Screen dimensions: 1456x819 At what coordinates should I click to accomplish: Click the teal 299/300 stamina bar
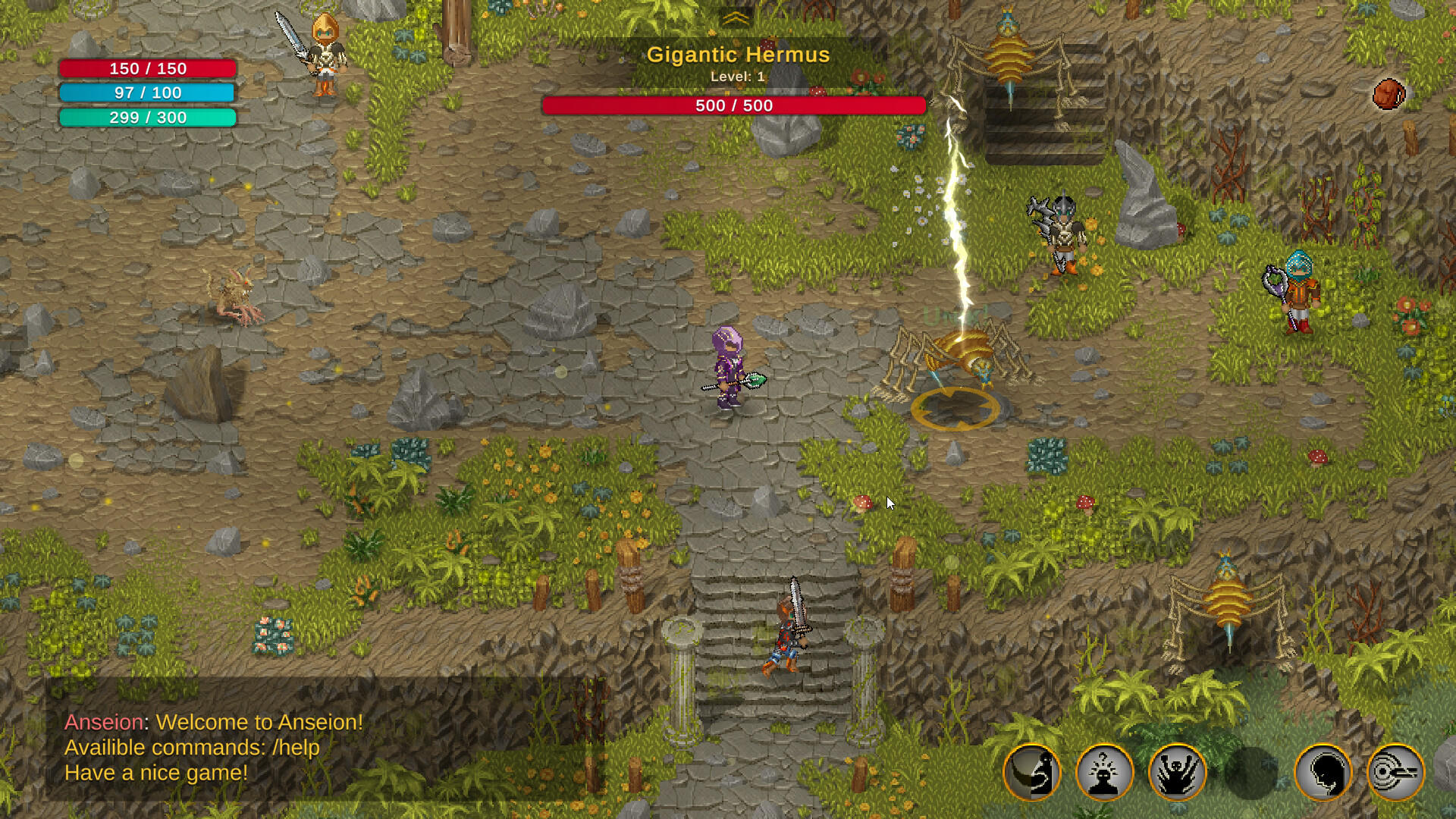[147, 118]
